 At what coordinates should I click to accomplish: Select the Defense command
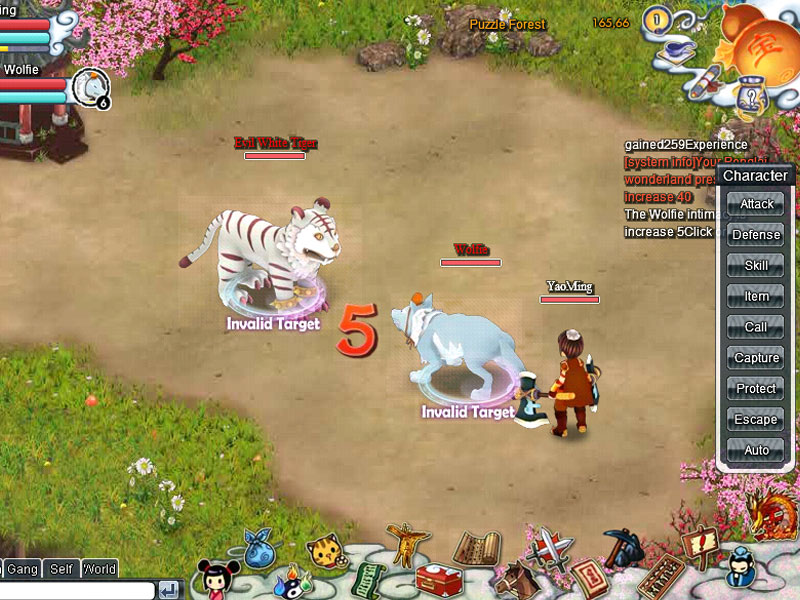click(756, 235)
